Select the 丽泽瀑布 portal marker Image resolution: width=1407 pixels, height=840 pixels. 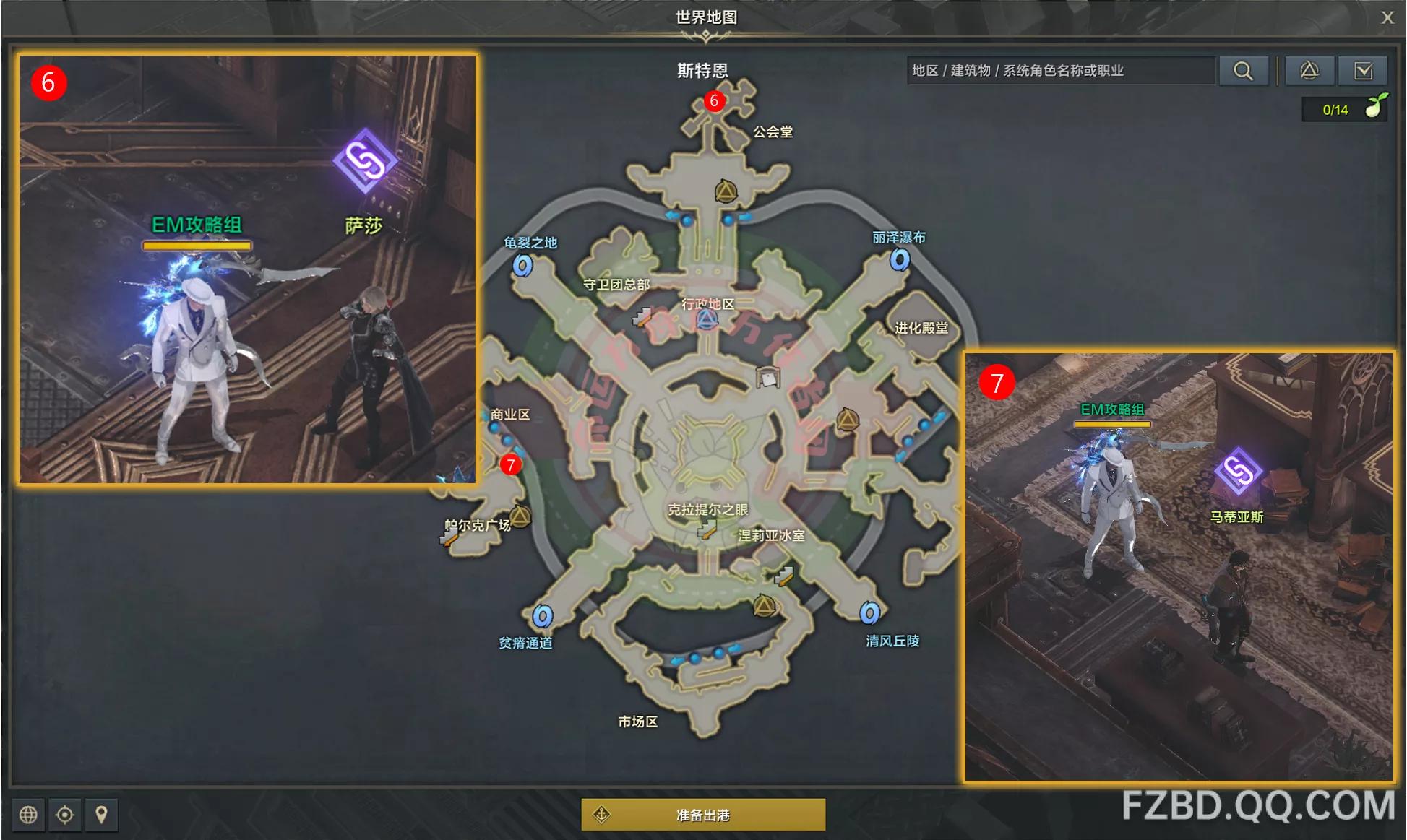(900, 259)
